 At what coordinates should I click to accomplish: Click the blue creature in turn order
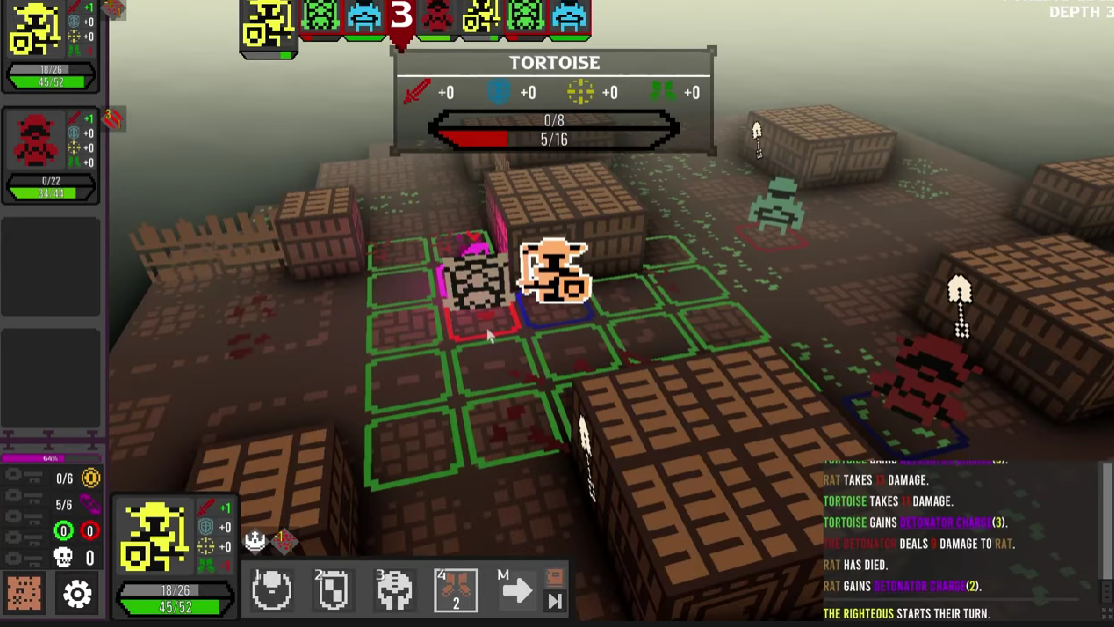tap(364, 18)
